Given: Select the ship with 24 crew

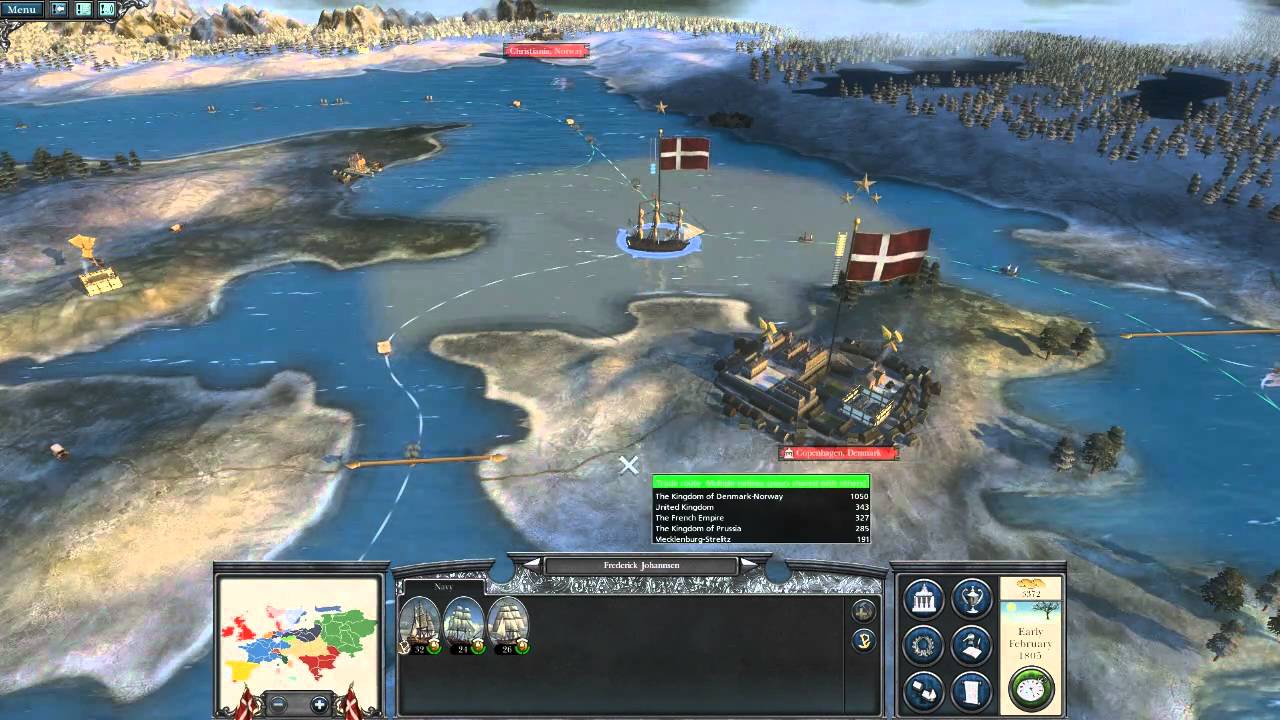Looking at the screenshot, I should coord(464,624).
